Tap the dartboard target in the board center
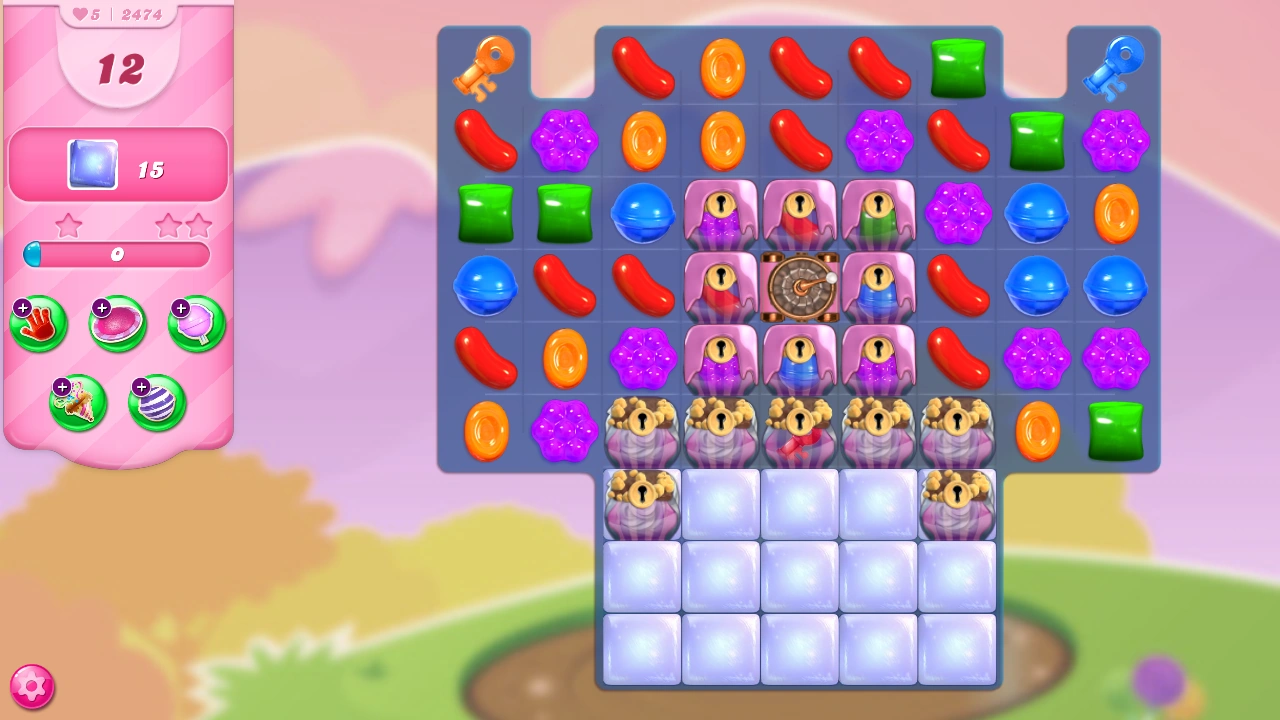The width and height of the screenshot is (1280, 720). pyautogui.click(x=799, y=288)
